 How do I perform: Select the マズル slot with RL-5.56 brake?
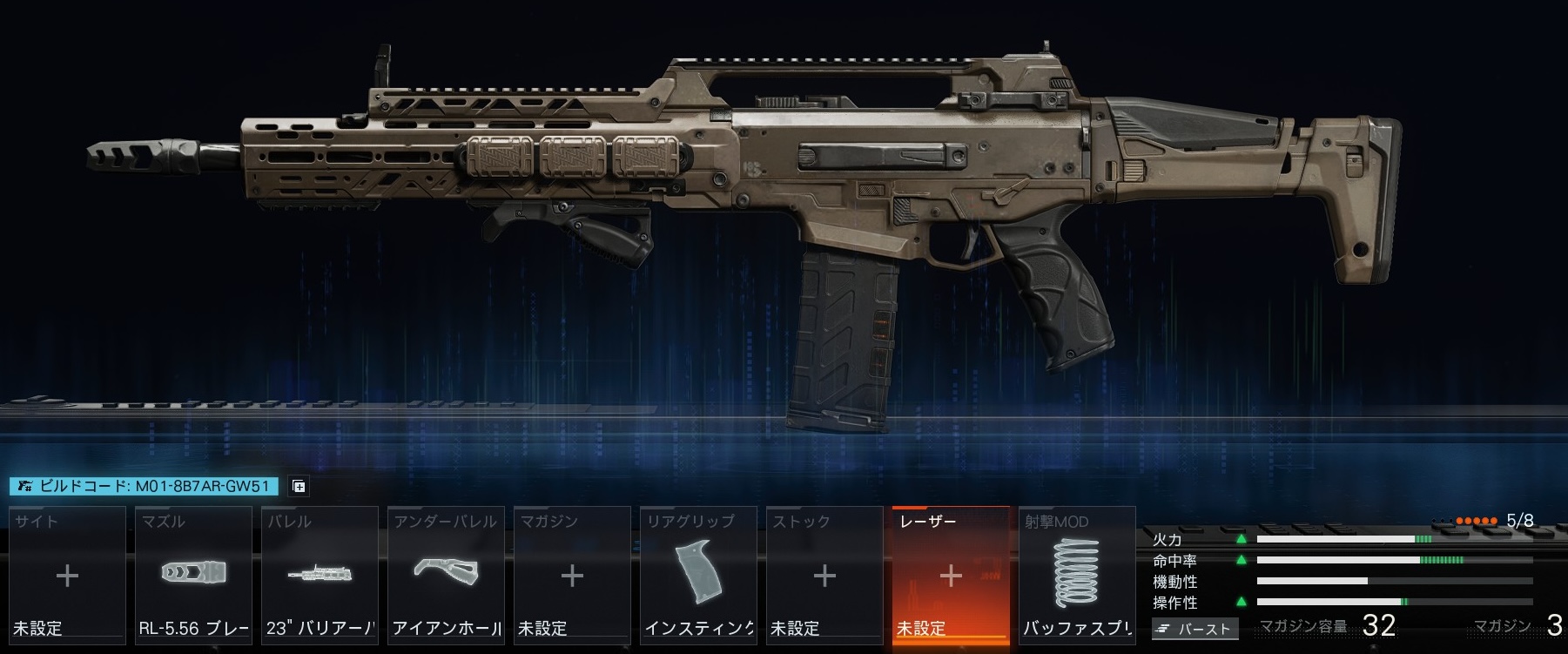[193, 575]
